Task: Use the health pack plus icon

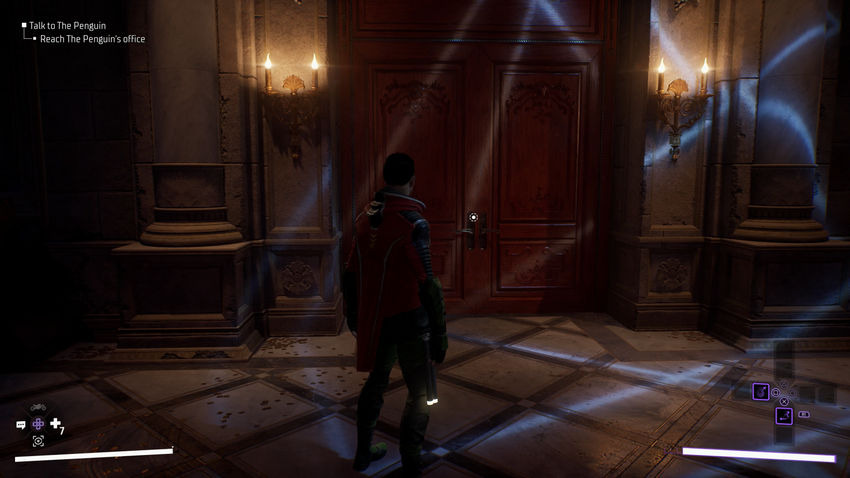Action: point(56,423)
